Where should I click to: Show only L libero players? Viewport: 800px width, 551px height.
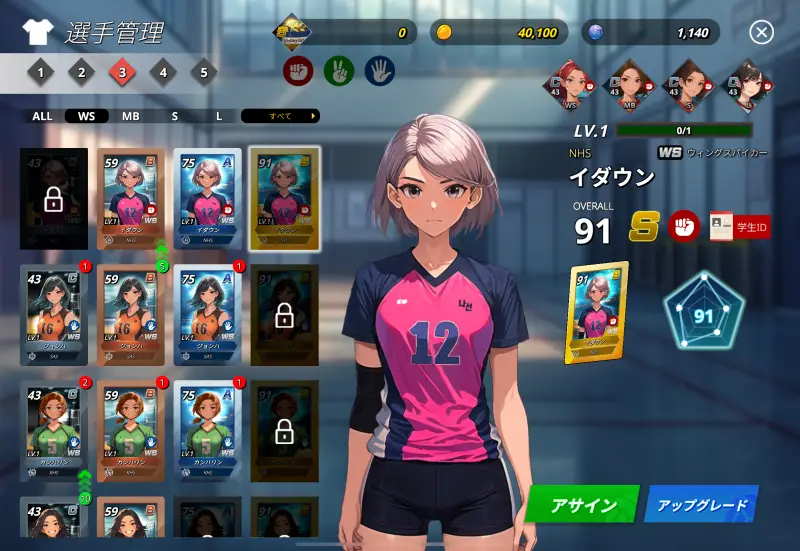click(219, 116)
